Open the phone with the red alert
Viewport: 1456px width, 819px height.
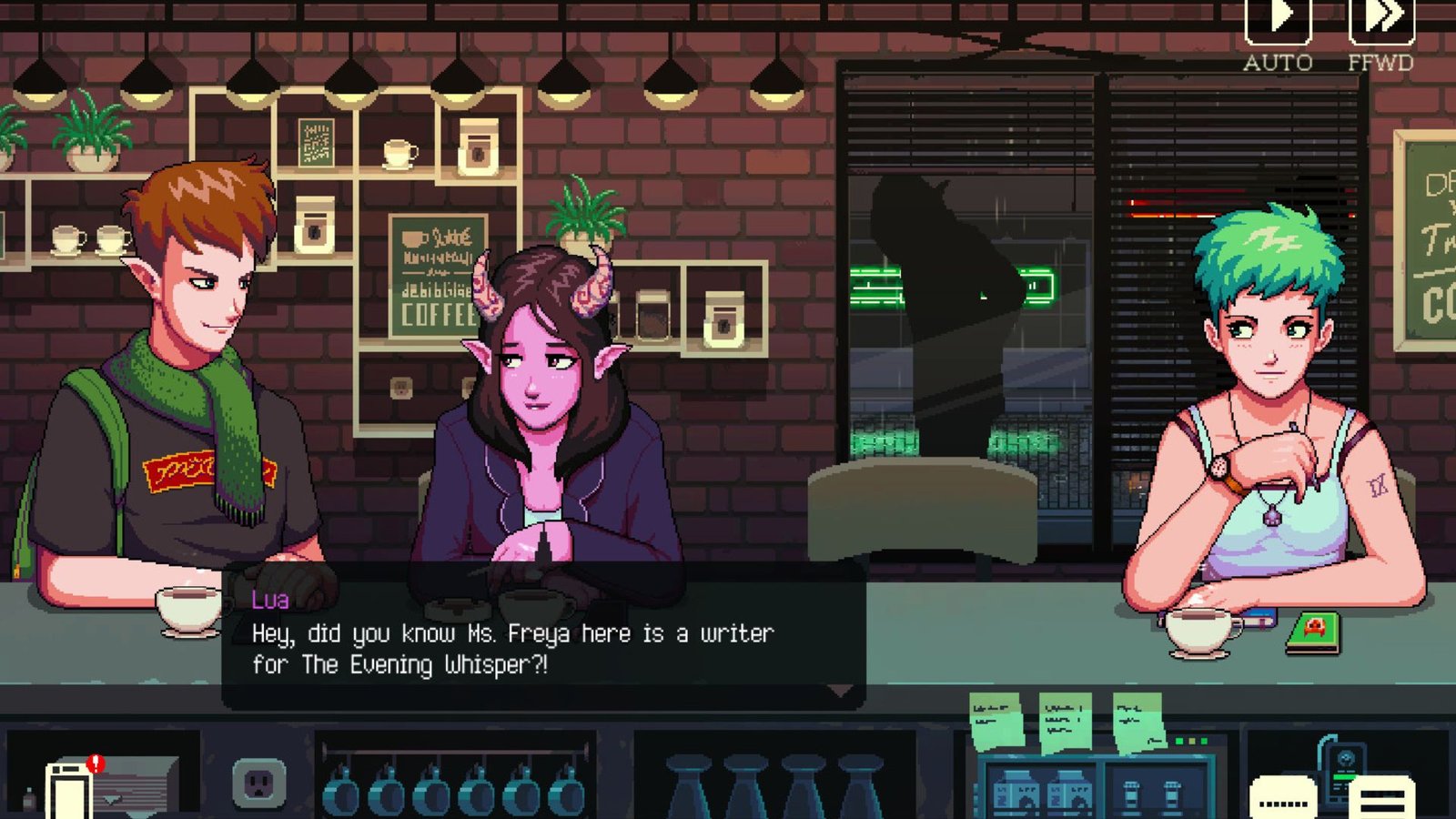tap(71, 789)
